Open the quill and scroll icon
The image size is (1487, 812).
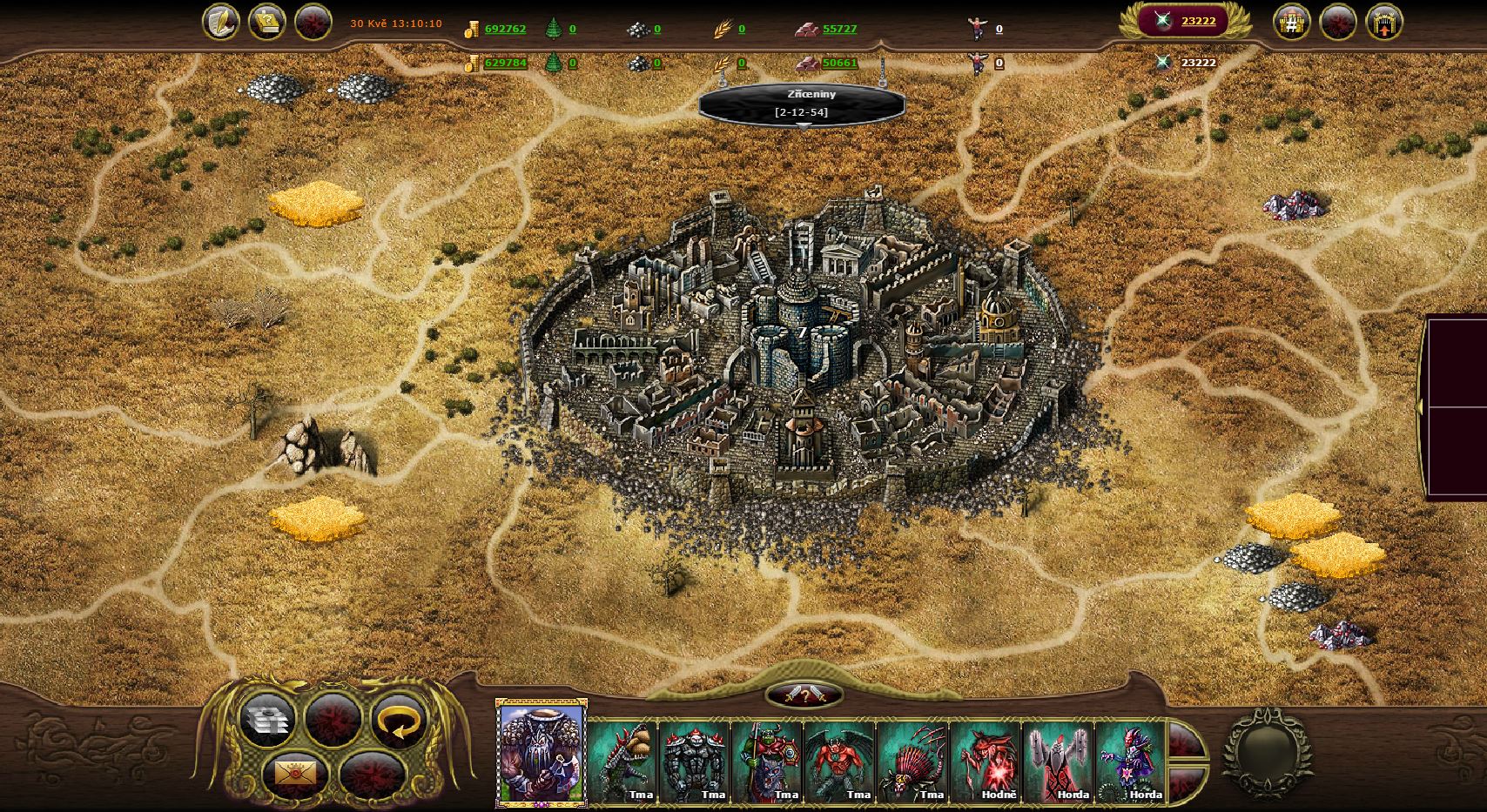pos(220,23)
